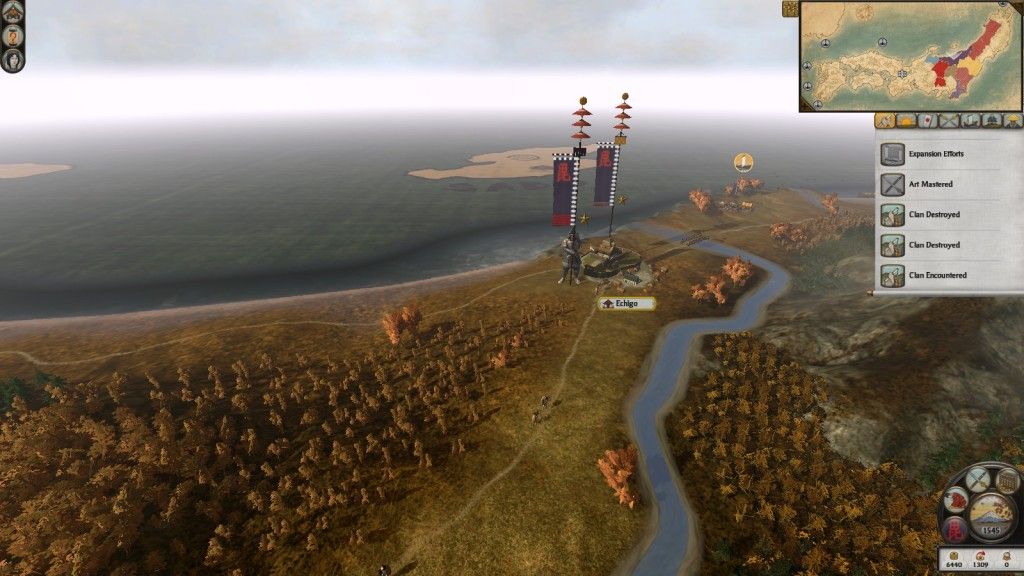Viewport: 1024px width, 576px height.
Task: Click the mission alert marker above the town
Action: pyautogui.click(x=742, y=161)
